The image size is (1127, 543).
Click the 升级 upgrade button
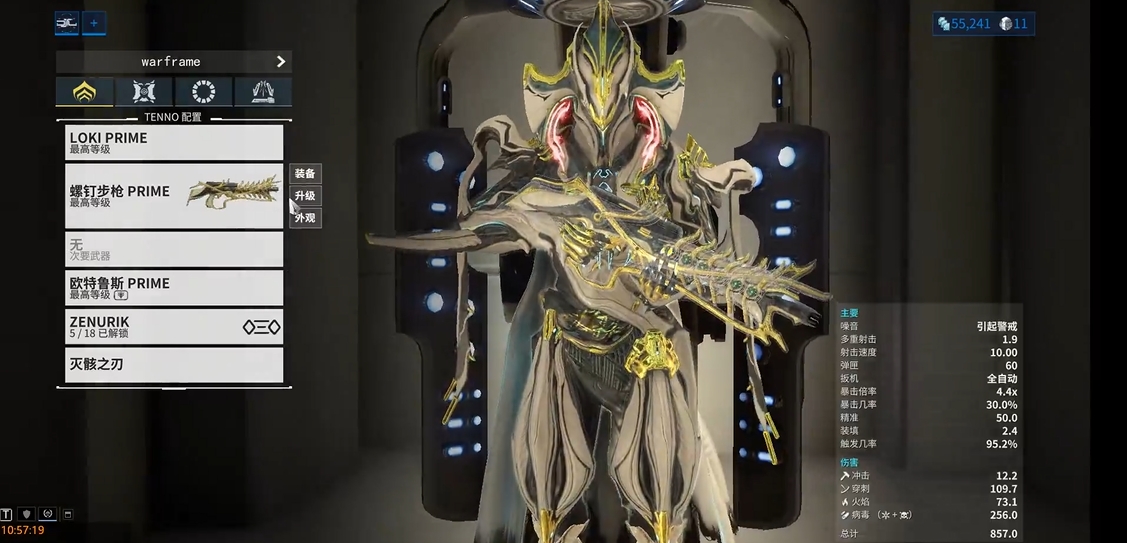click(x=305, y=196)
